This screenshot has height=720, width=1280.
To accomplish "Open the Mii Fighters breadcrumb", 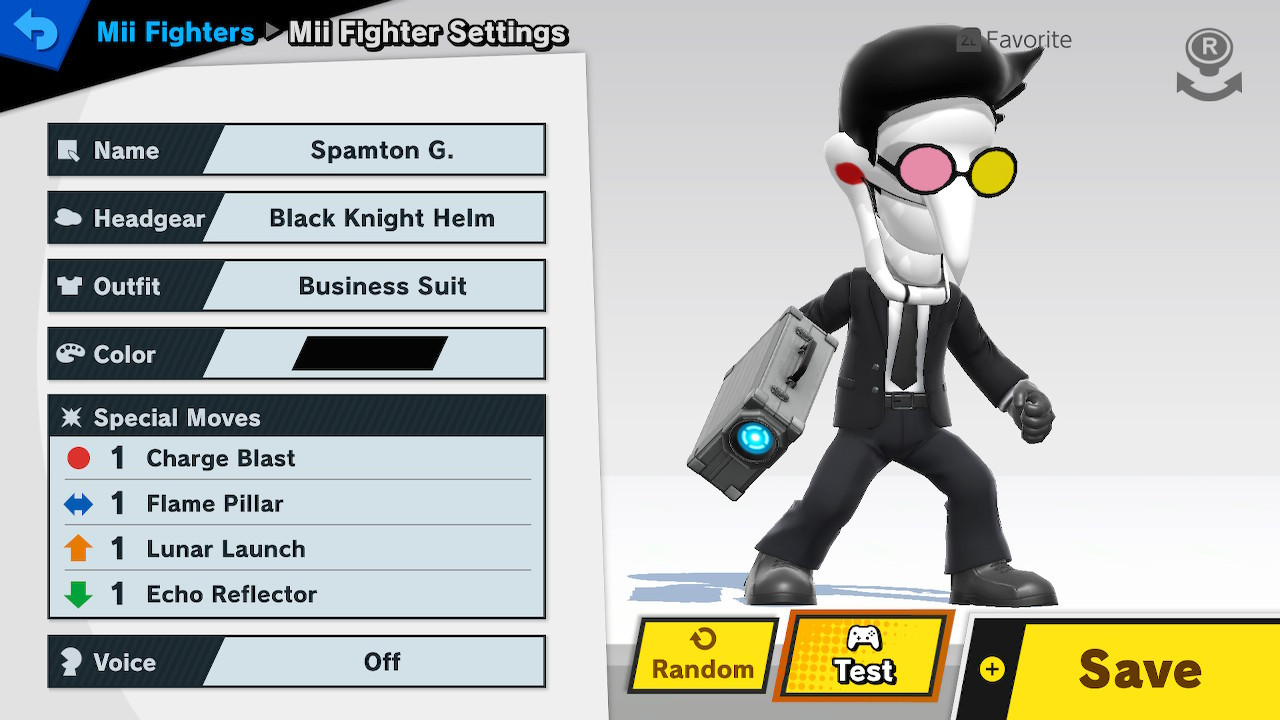I will tap(175, 33).
